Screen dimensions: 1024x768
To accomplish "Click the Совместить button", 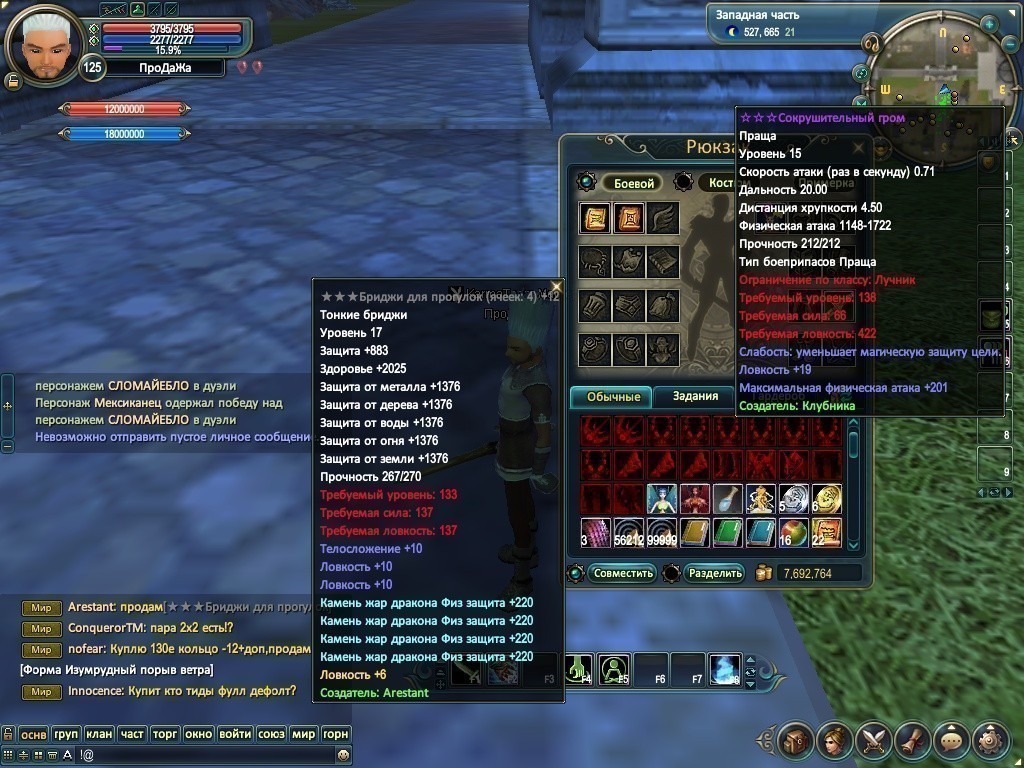I will [623, 573].
